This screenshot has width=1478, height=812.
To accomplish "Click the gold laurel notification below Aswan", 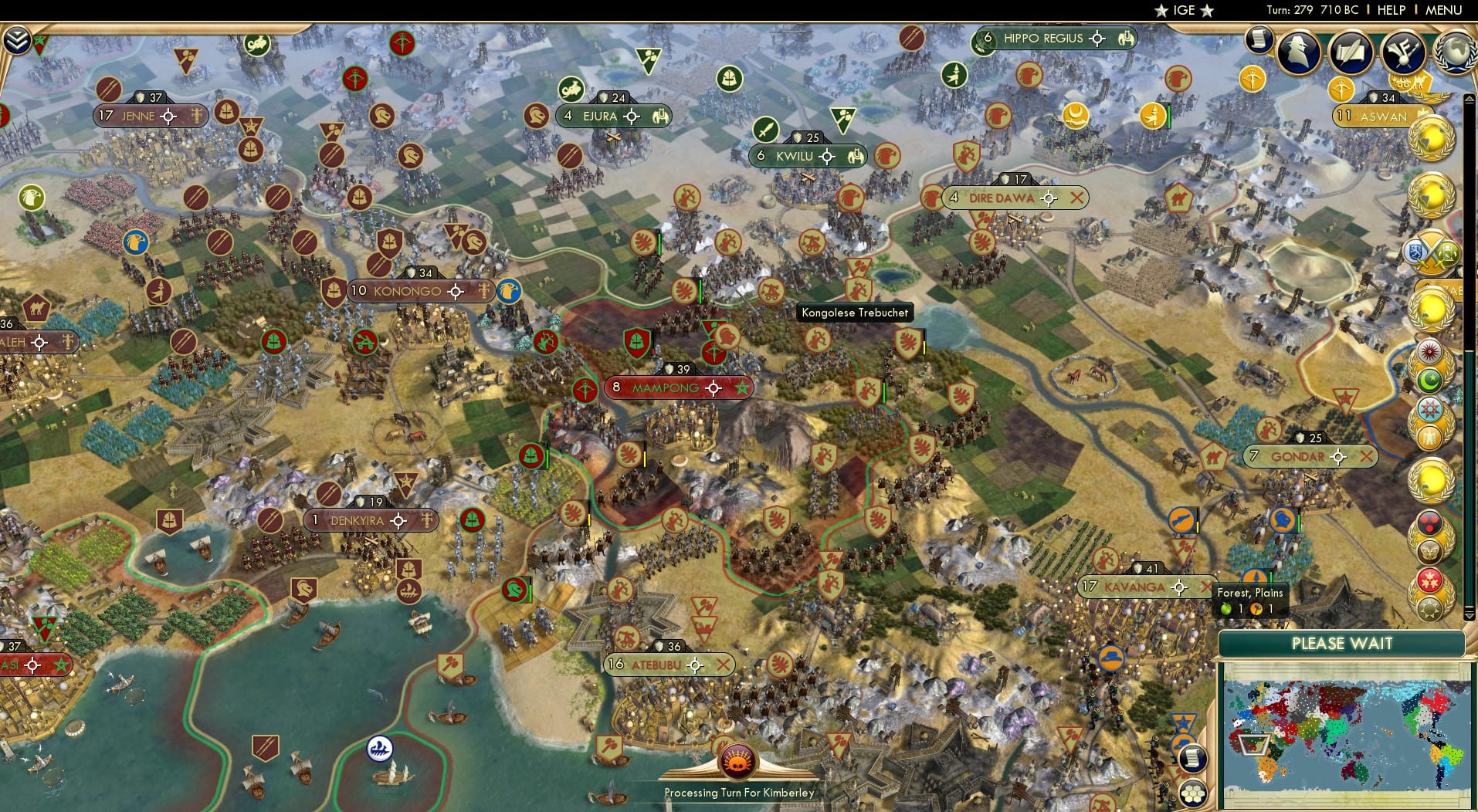I will point(1432,140).
